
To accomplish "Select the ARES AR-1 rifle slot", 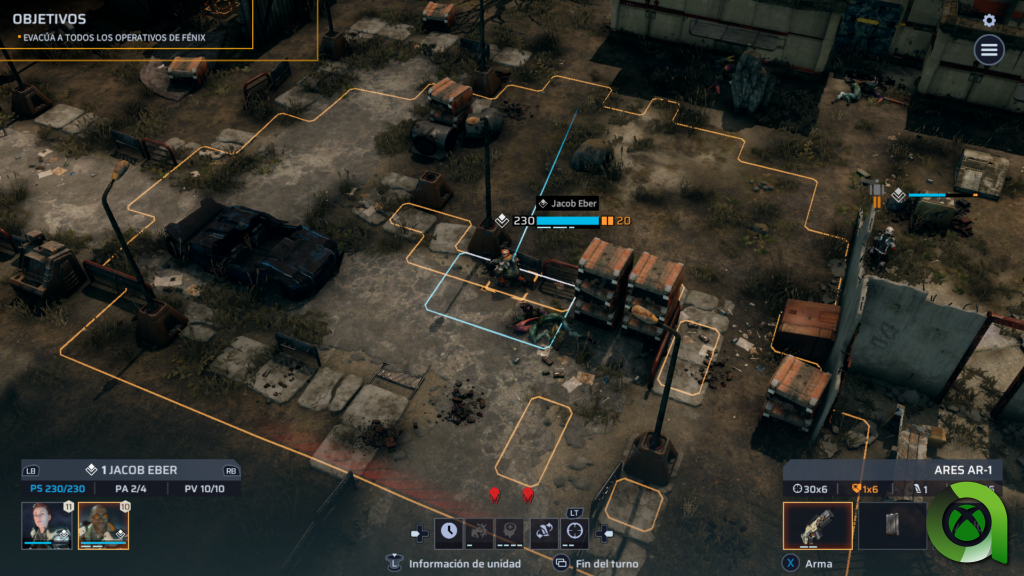I will pos(818,526).
